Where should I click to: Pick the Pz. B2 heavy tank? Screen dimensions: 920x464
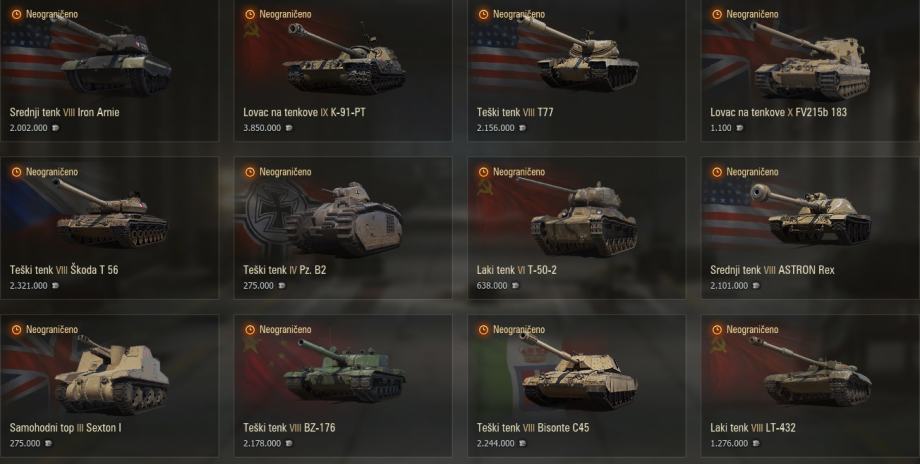point(342,225)
